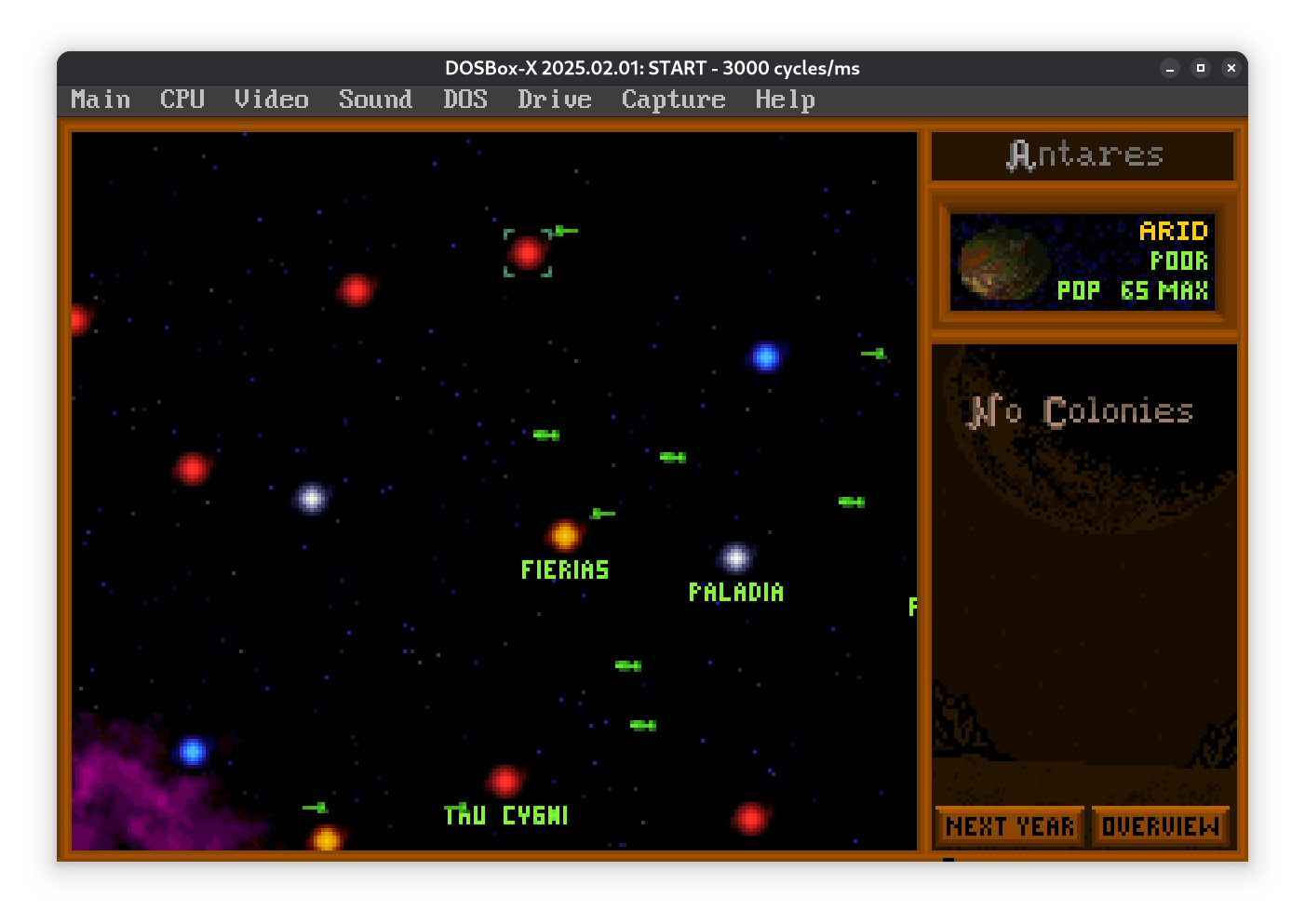Viewport: 1305px width, 924px height.
Task: Select the Paladia star system
Action: 735,557
